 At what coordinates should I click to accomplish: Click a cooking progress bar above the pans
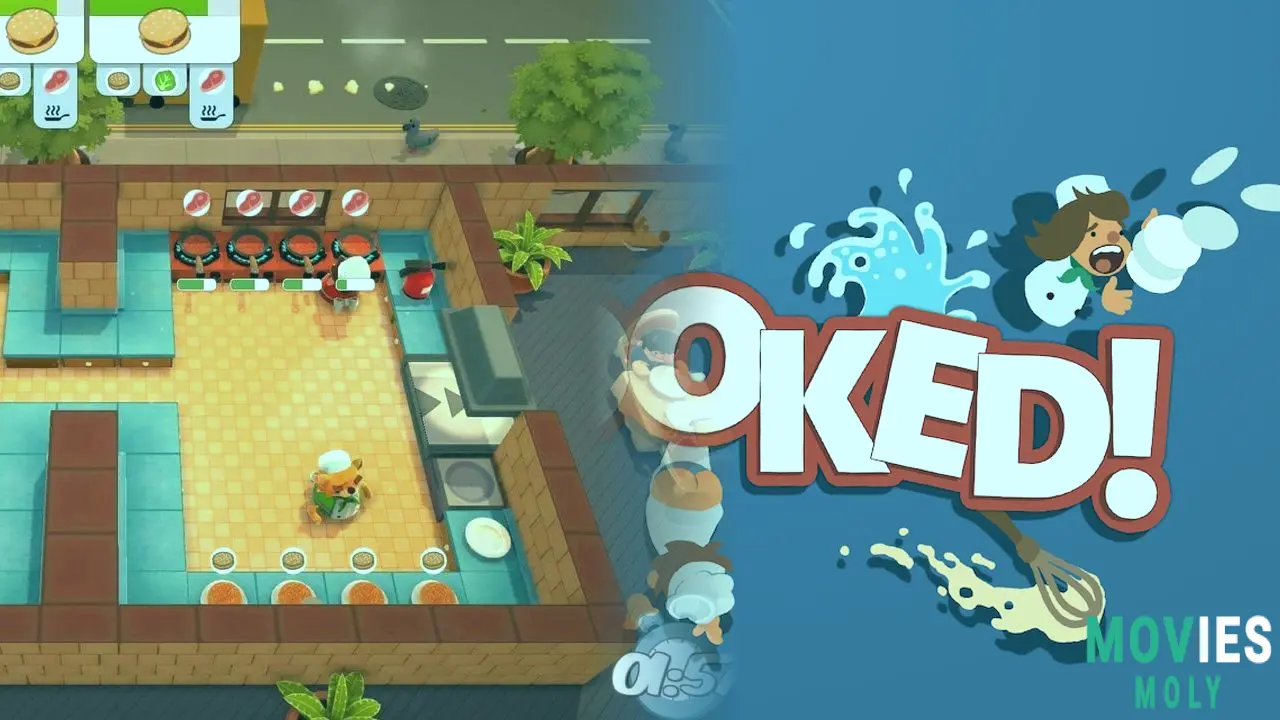tap(196, 283)
